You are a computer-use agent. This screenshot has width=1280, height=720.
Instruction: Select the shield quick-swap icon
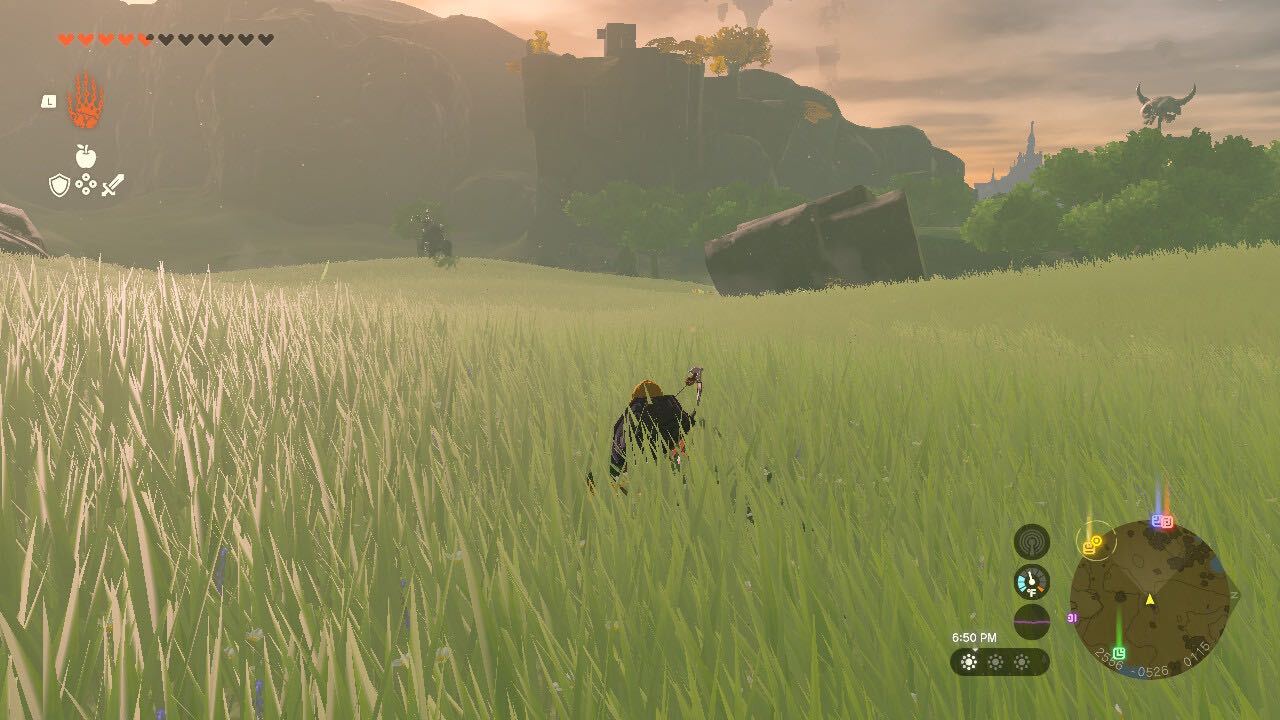[59, 183]
